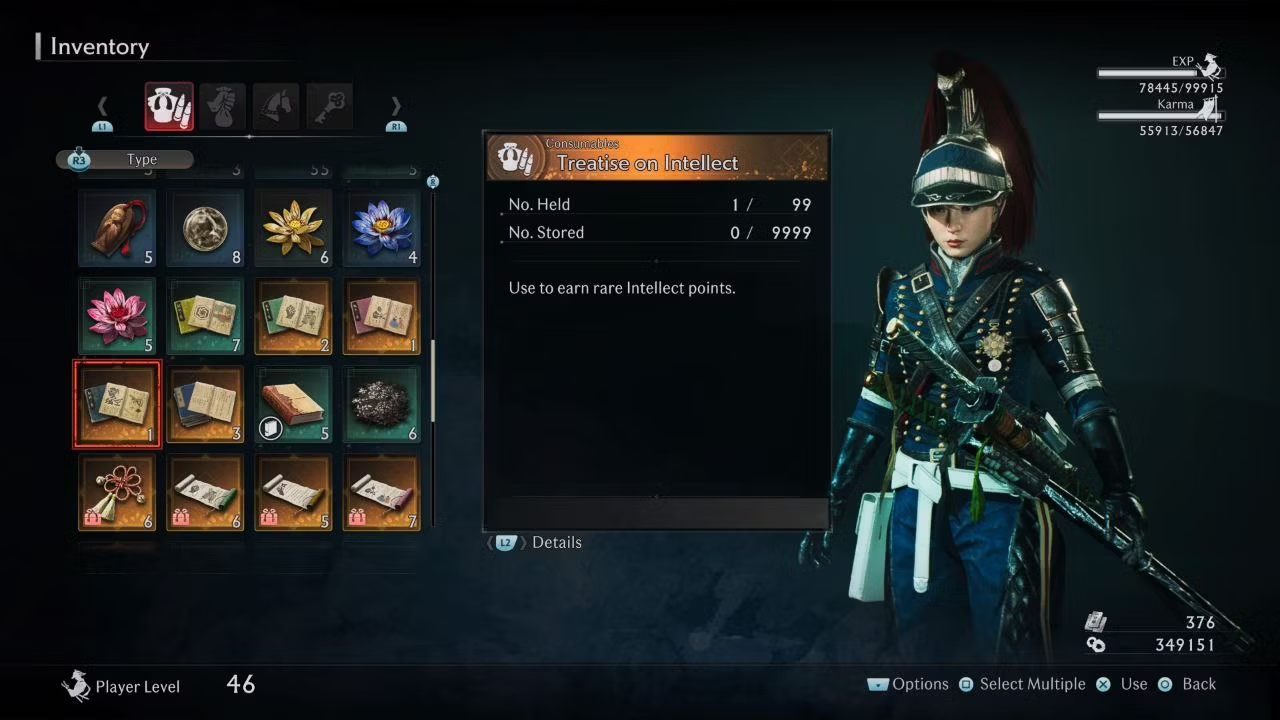Image resolution: width=1280 pixels, height=720 pixels.
Task: Select the highlighted Treatise on Intellect slot
Action: pyautogui.click(x=117, y=404)
